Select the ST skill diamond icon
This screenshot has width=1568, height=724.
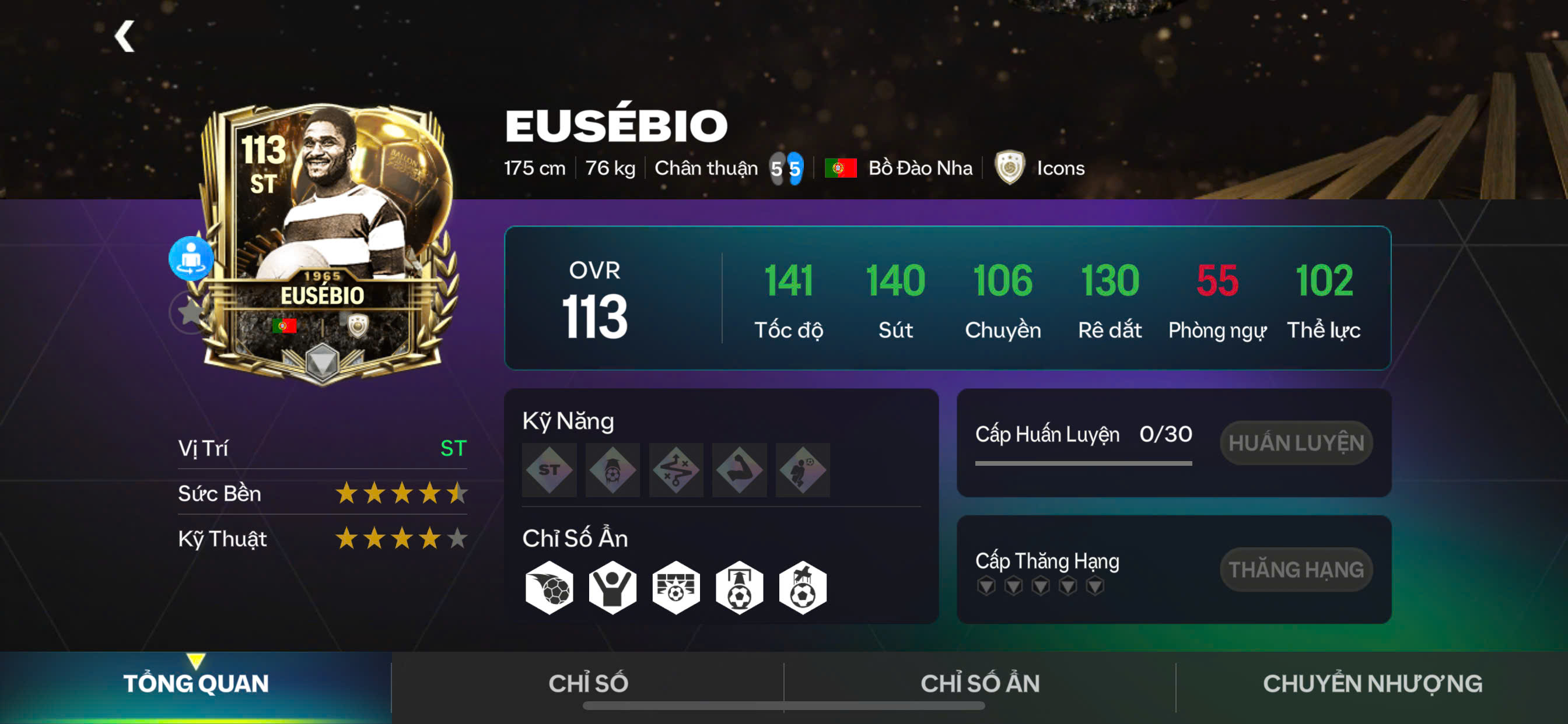point(549,470)
